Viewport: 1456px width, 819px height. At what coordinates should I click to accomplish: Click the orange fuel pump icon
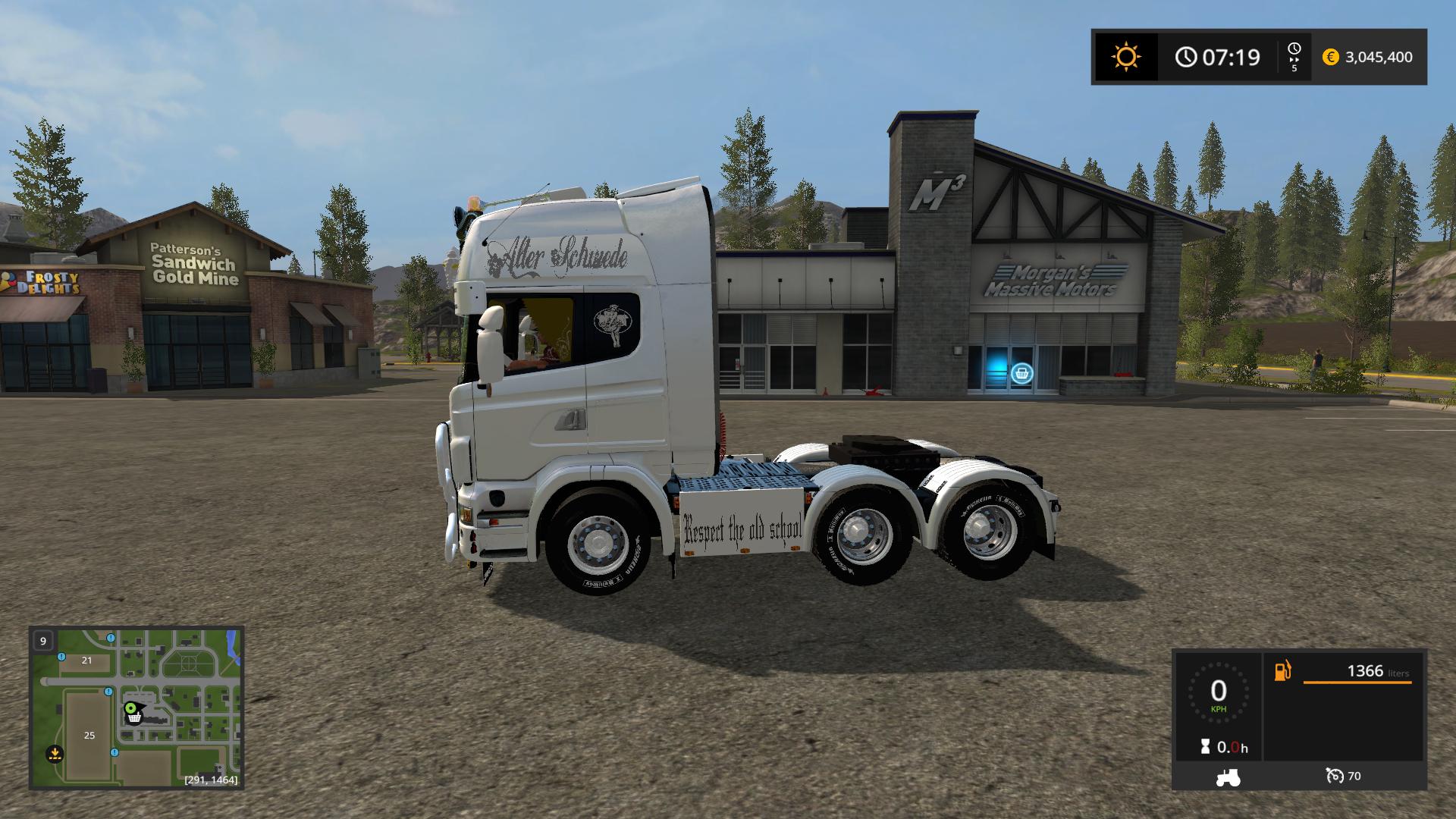[1282, 671]
